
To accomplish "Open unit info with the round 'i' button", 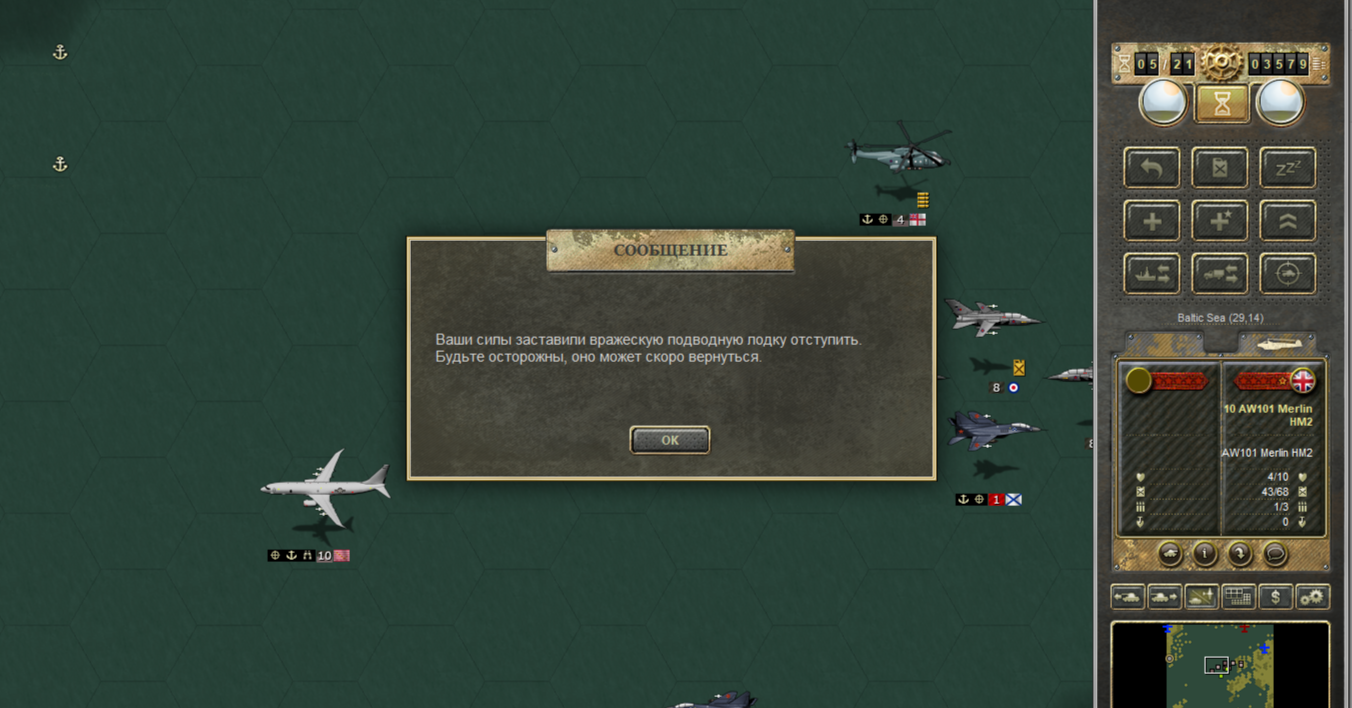I will [x=1205, y=553].
